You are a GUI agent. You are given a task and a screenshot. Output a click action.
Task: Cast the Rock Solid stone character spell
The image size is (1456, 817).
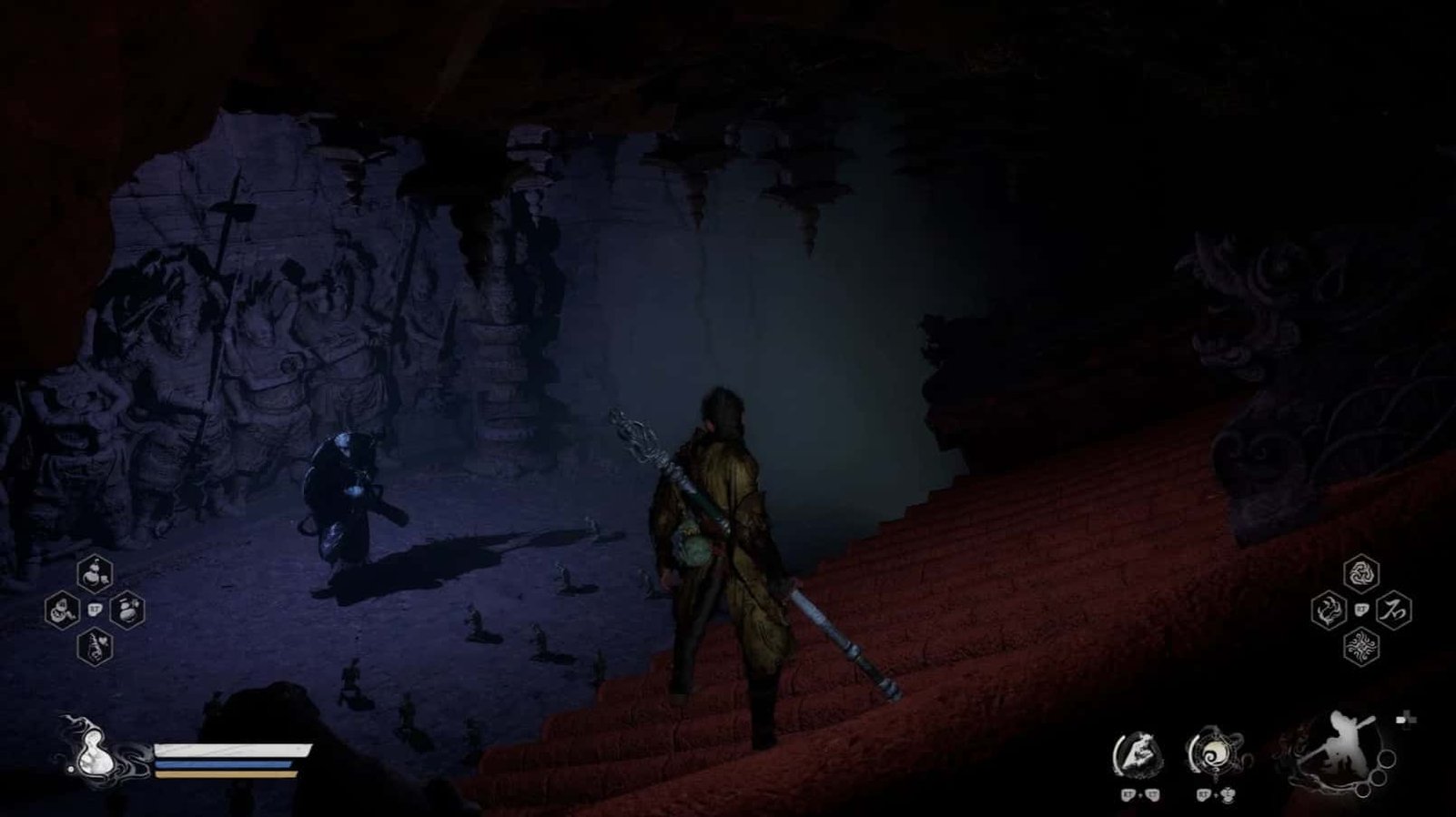[x=1393, y=610]
